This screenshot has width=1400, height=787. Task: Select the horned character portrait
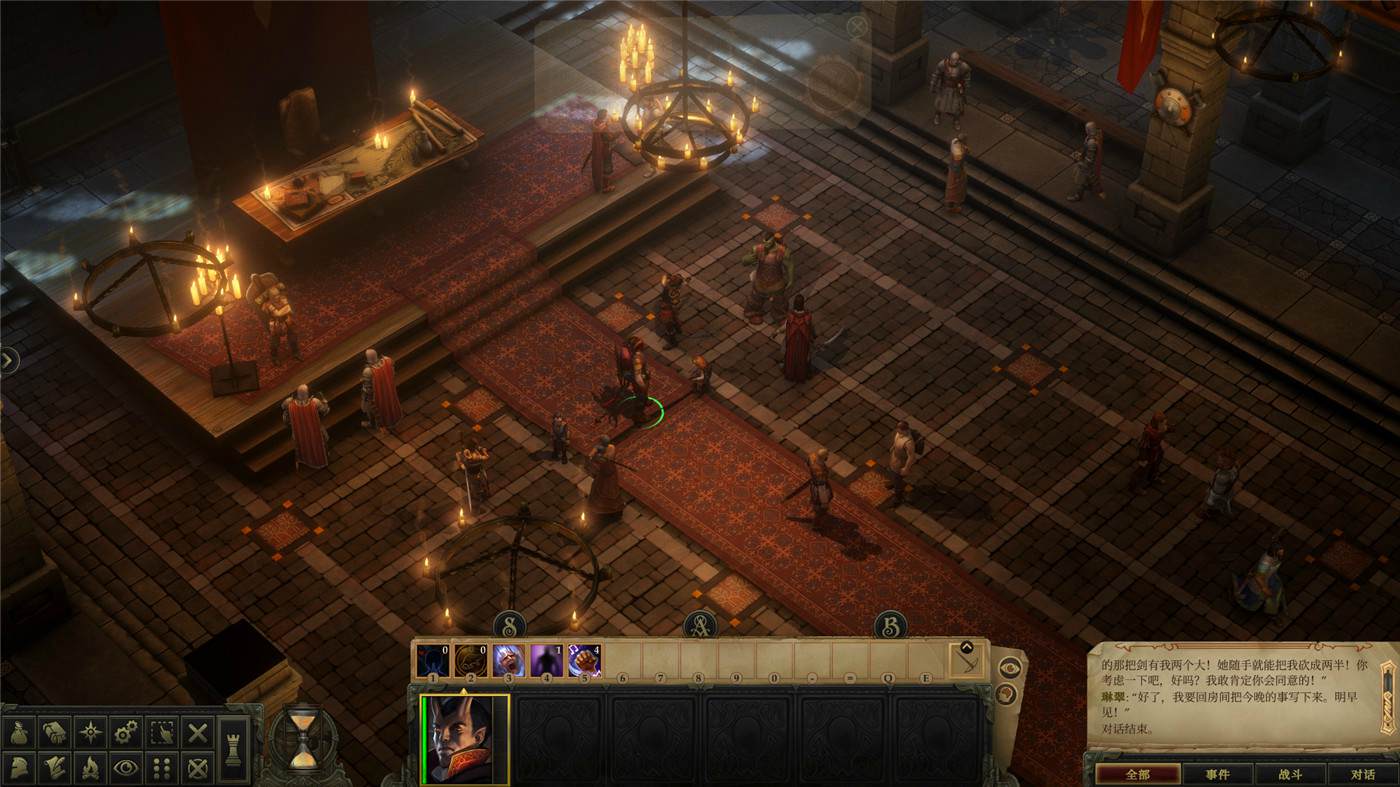tap(465, 740)
